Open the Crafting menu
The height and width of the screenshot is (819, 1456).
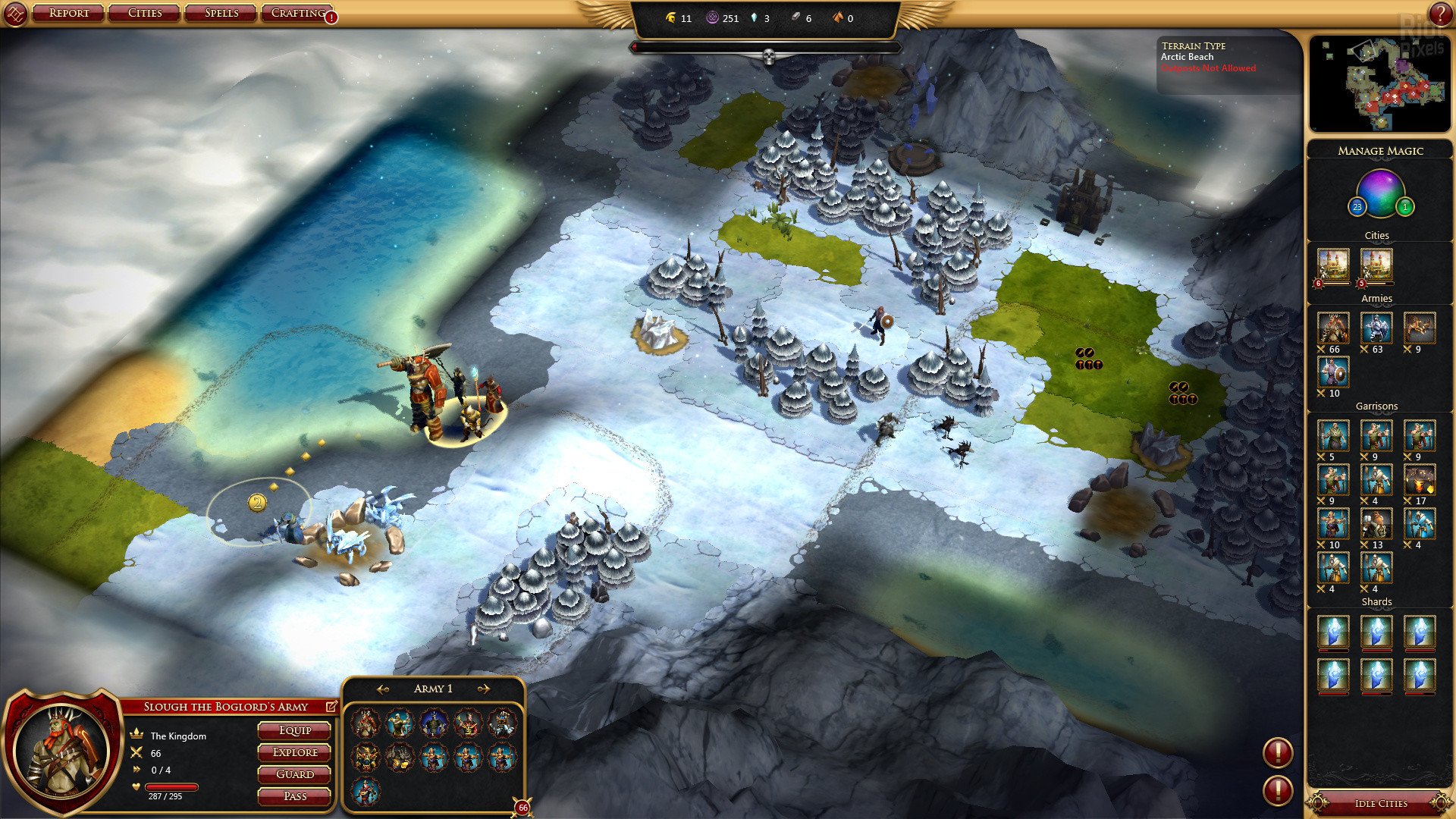[298, 13]
